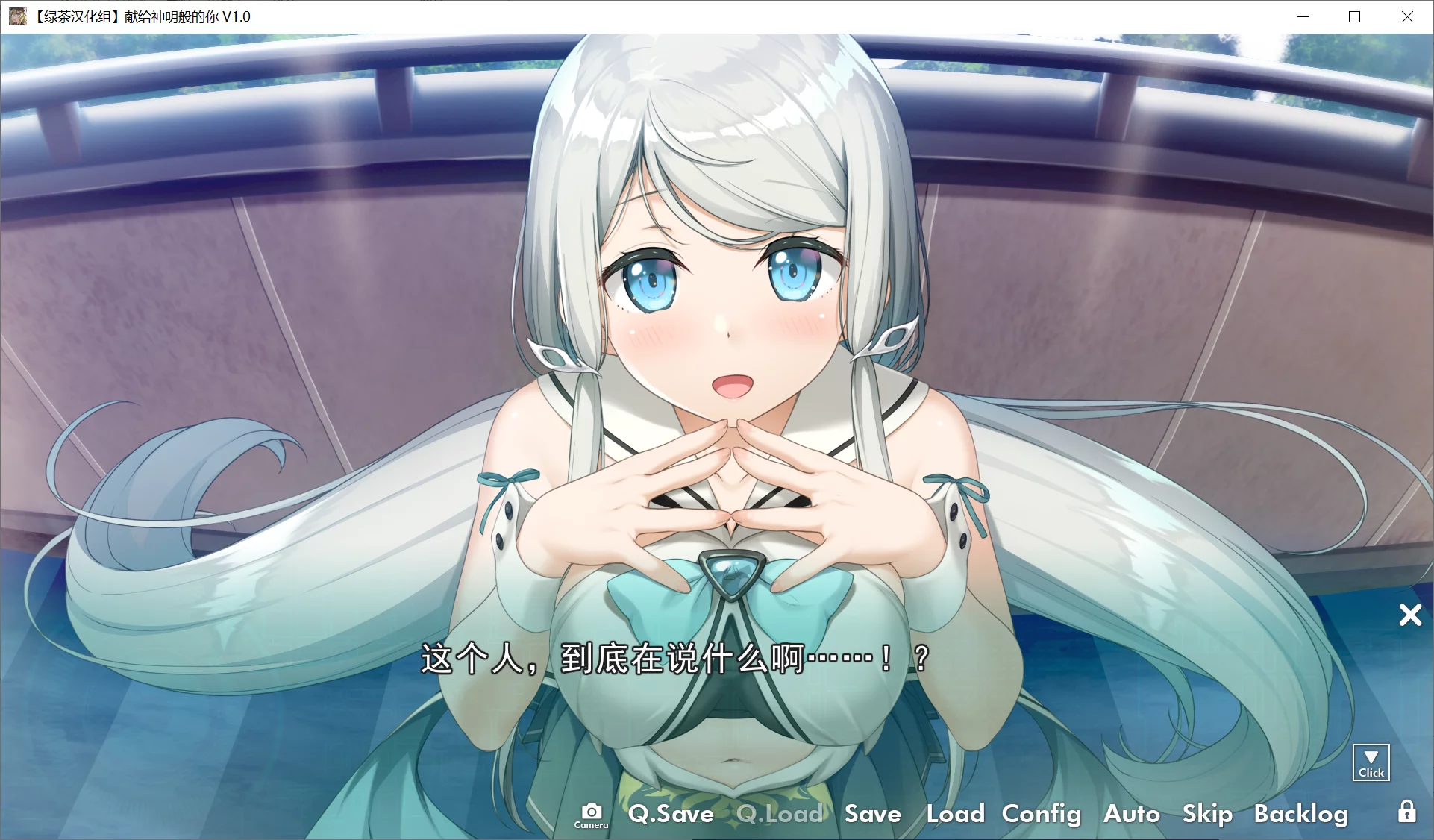The height and width of the screenshot is (840, 1434).
Task: Toggle the padlock icon
Action: pos(1406,812)
